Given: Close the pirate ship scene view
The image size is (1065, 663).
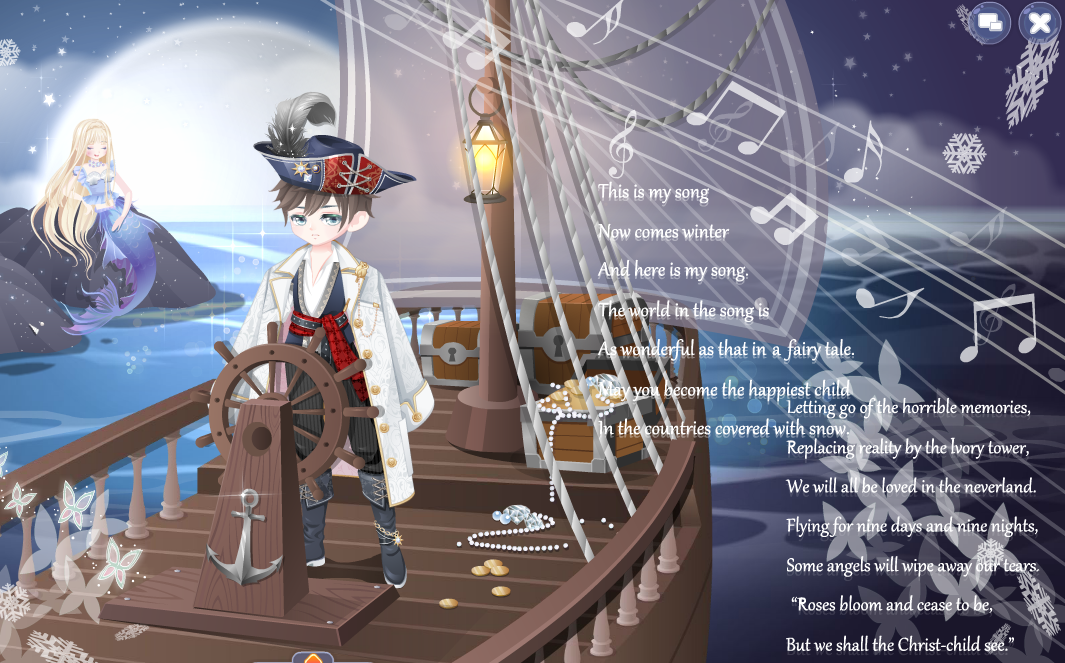Looking at the screenshot, I should click(x=1039, y=23).
